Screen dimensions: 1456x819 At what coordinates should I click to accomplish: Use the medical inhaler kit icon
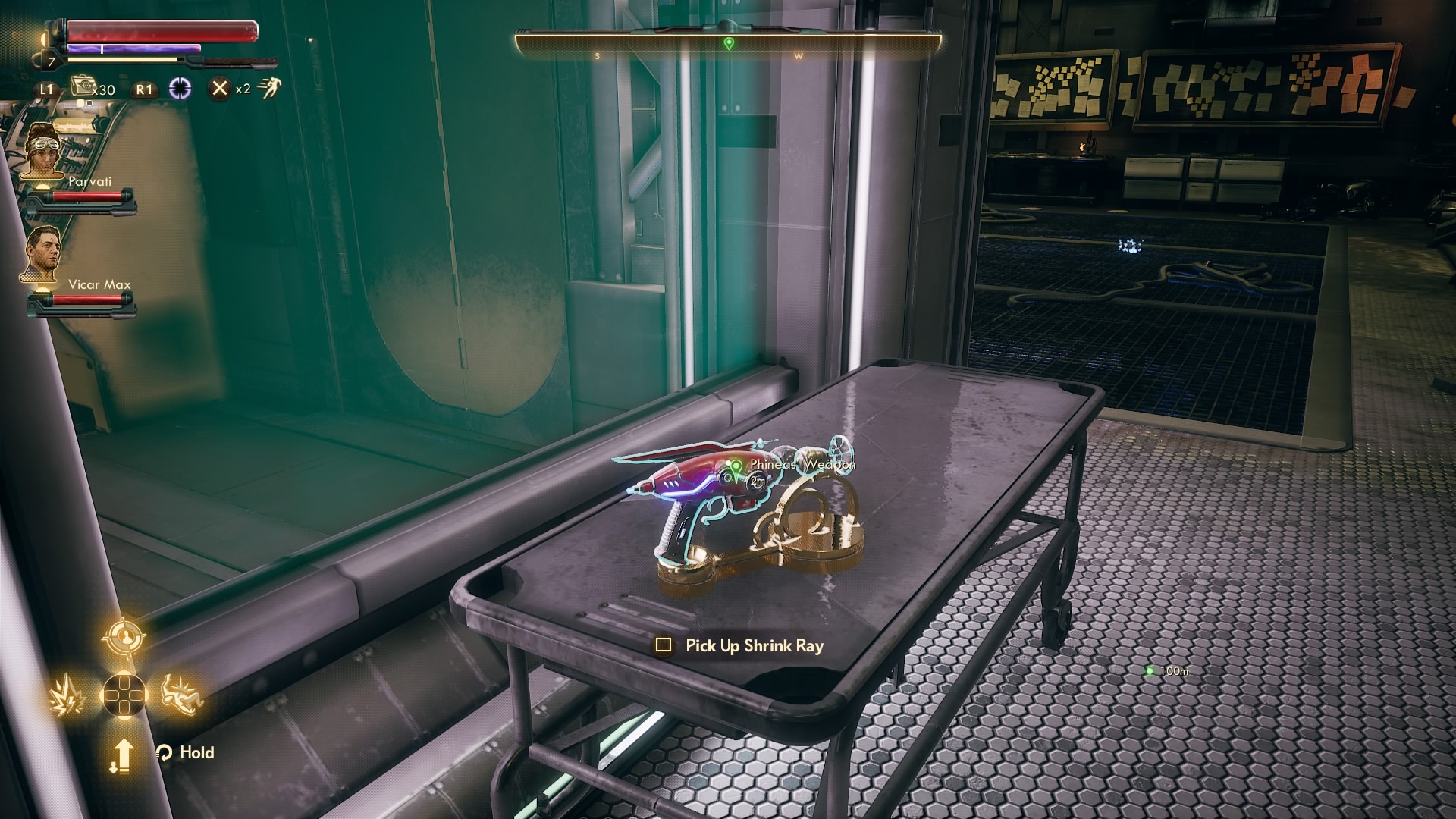click(x=82, y=87)
